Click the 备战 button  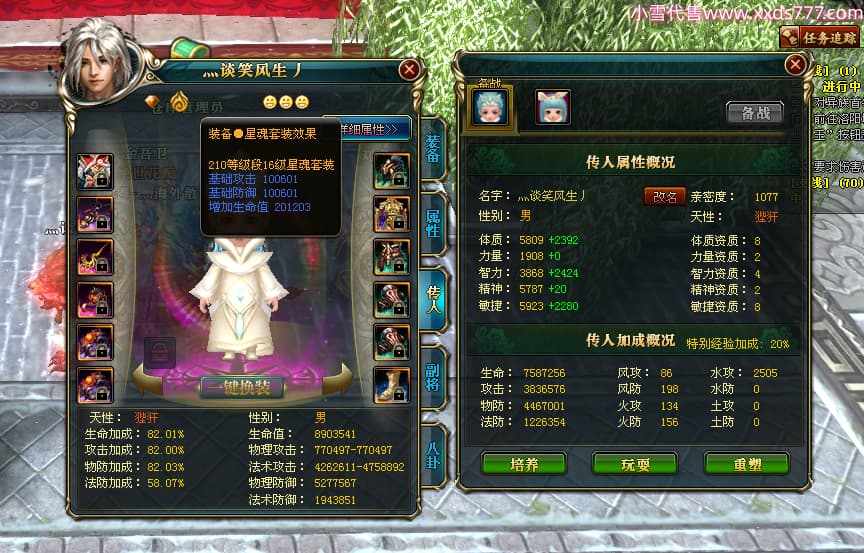(x=754, y=113)
